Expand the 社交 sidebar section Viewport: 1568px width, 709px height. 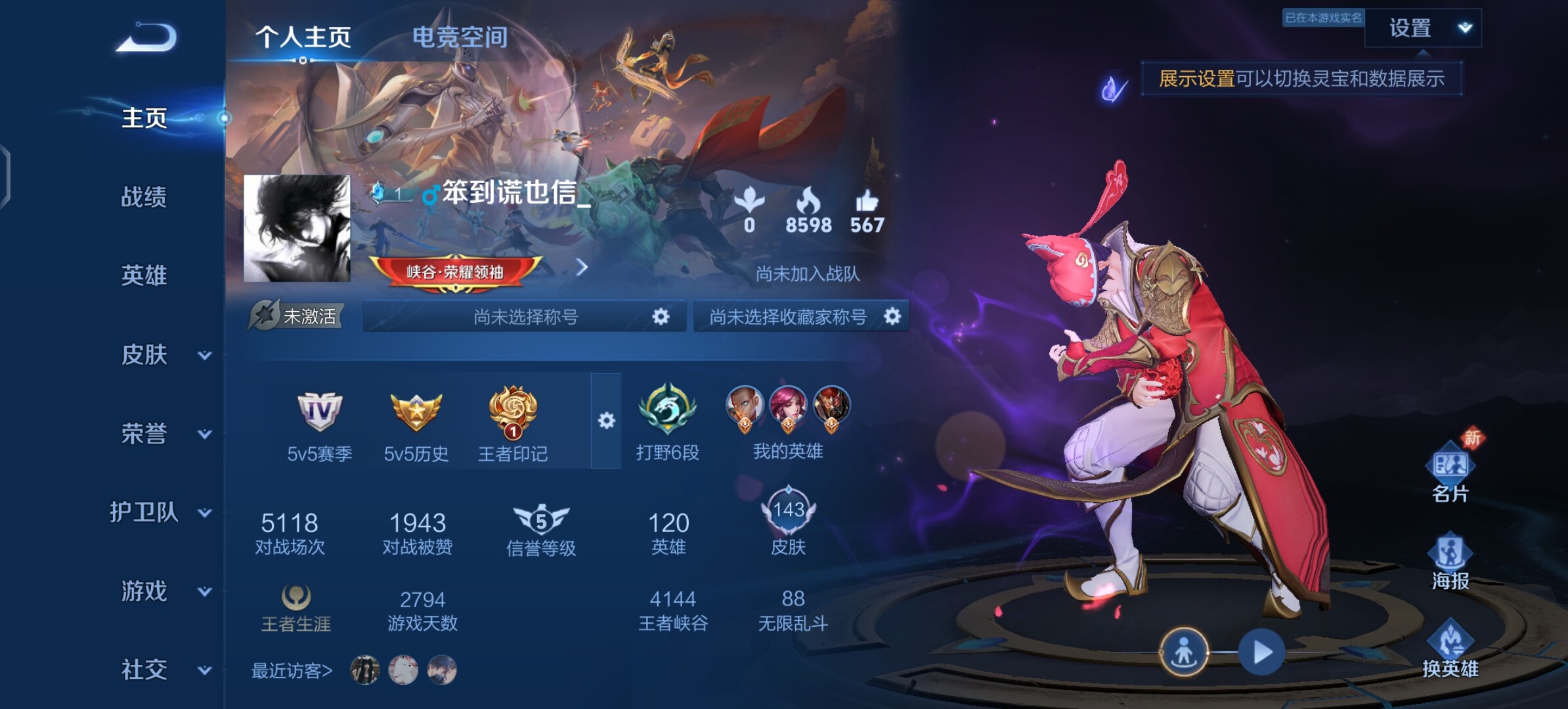point(162,670)
